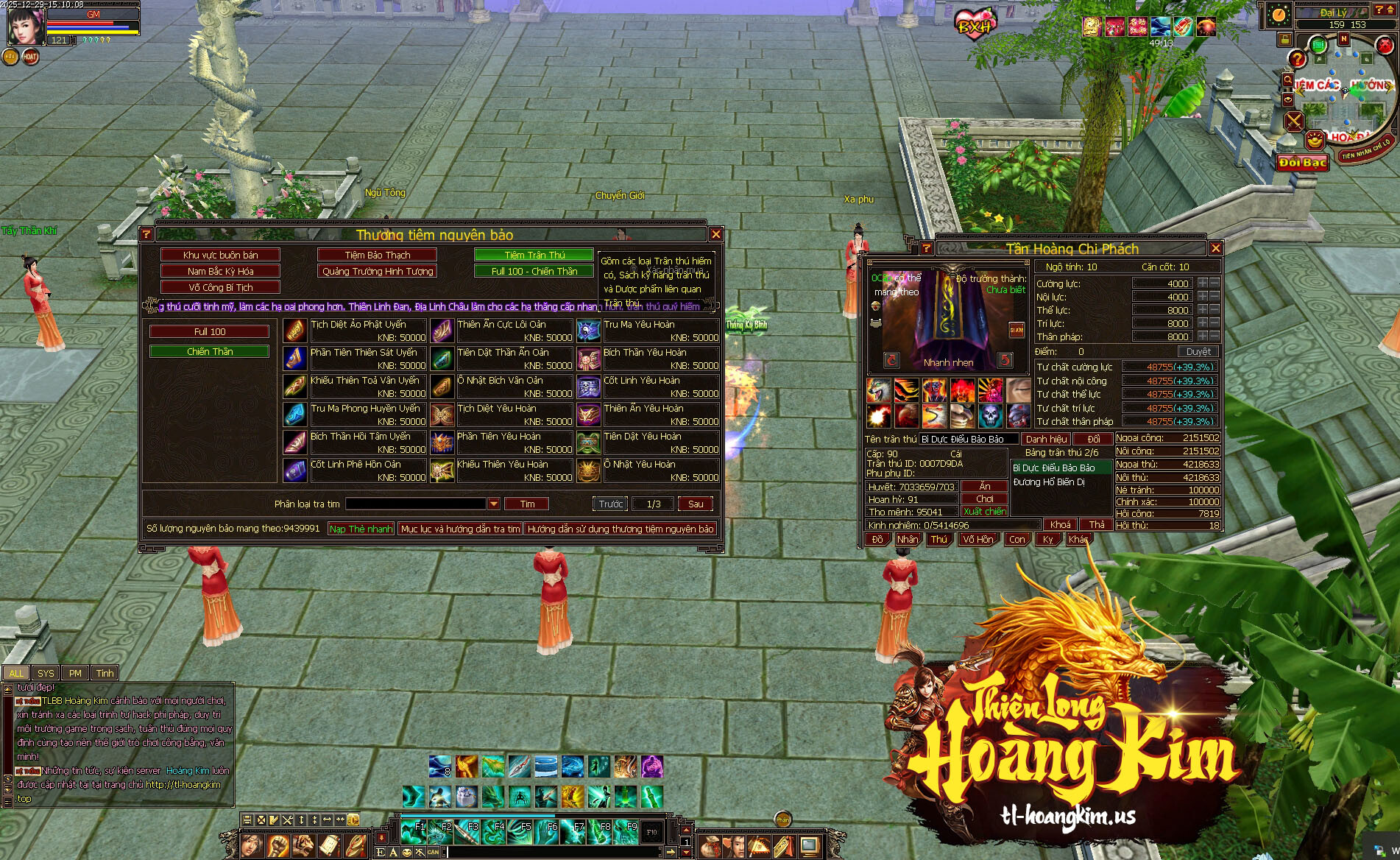Viewport: 1400px width, 860px height.
Task: Open the Tiệm Bảo Thạch shop category
Action: click(x=377, y=255)
